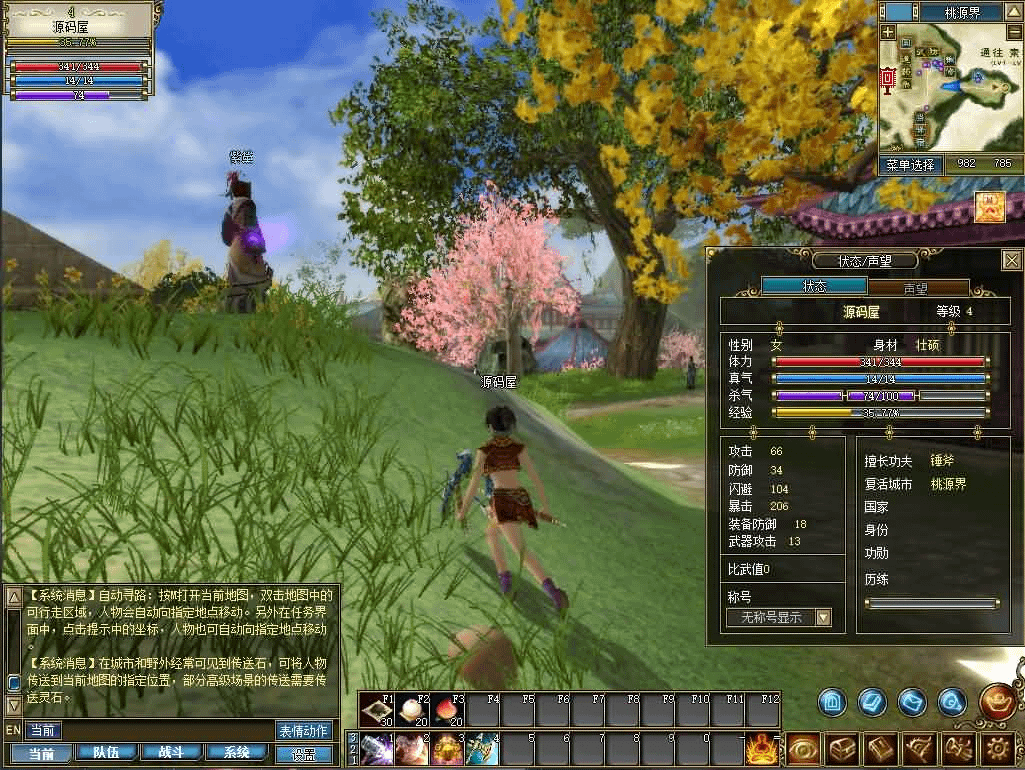Click the 菜单选择 button under the minimap
Screen dimensions: 1025x770
pos(910,163)
